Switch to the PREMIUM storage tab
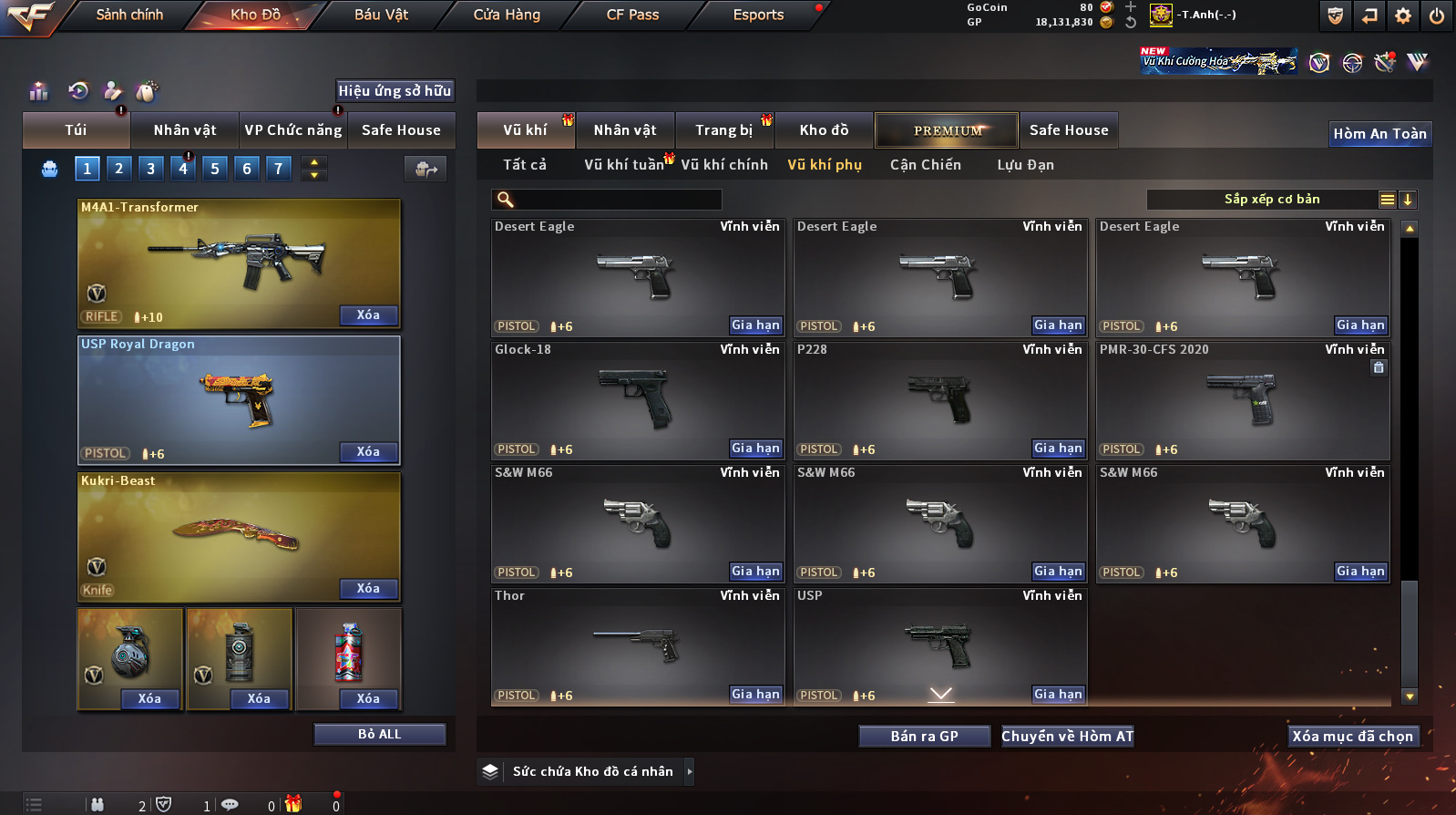 coord(947,130)
